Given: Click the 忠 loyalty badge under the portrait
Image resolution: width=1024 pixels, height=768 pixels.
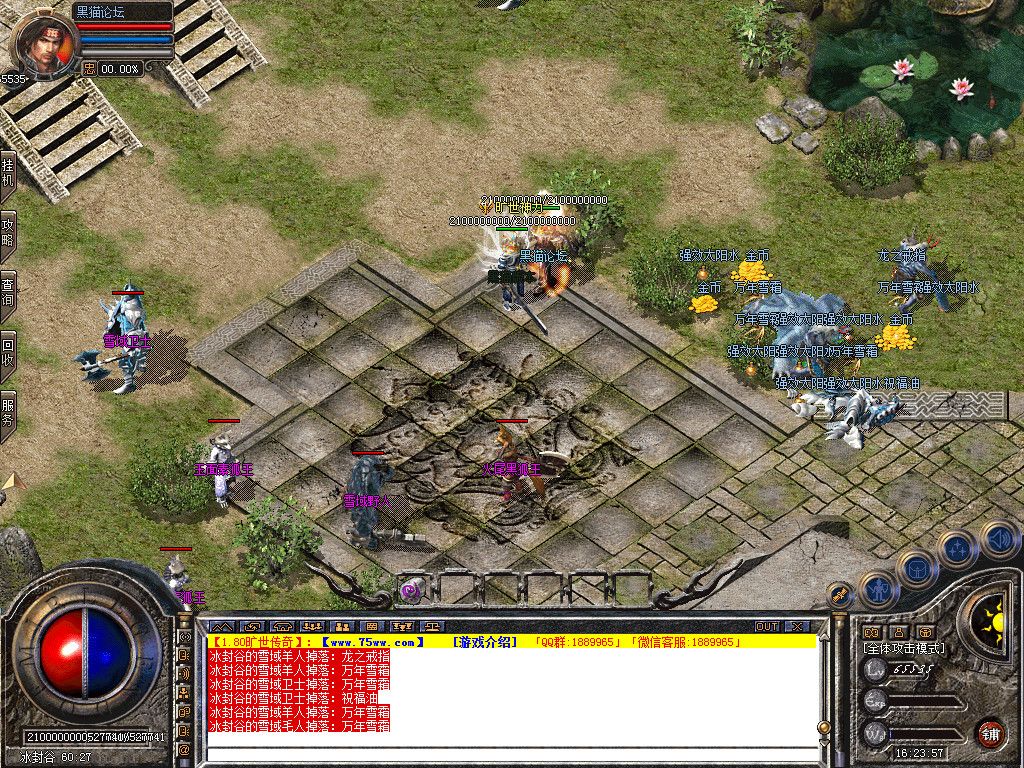Looking at the screenshot, I should click(x=90, y=68).
